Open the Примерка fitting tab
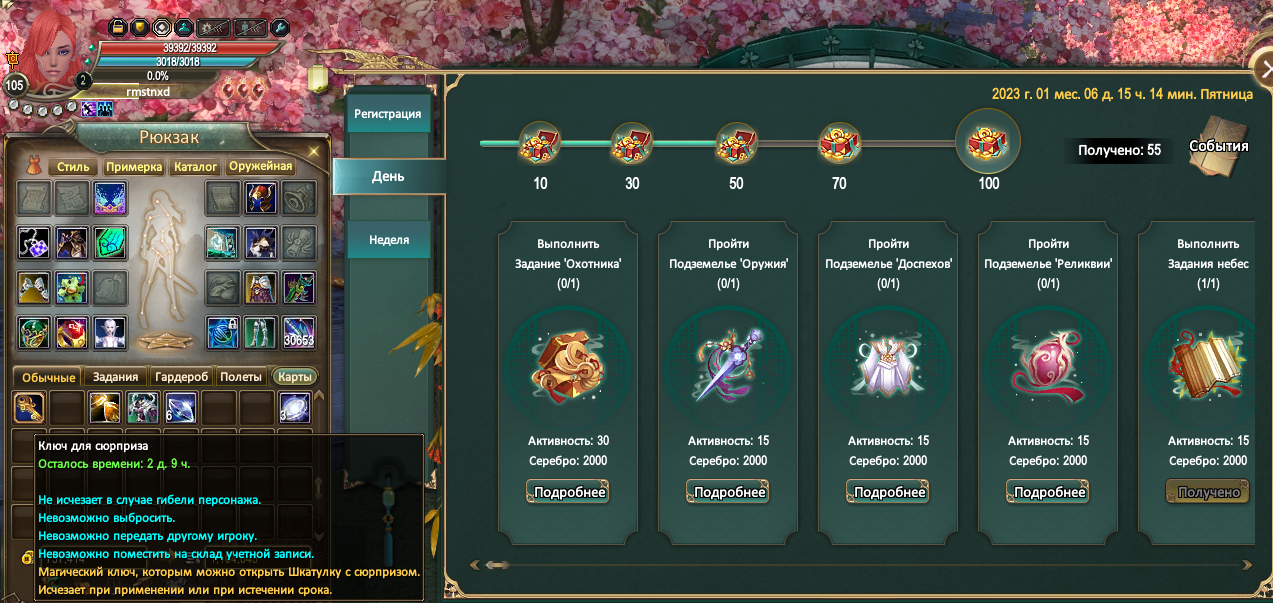The image size is (1273, 603). 134,167
